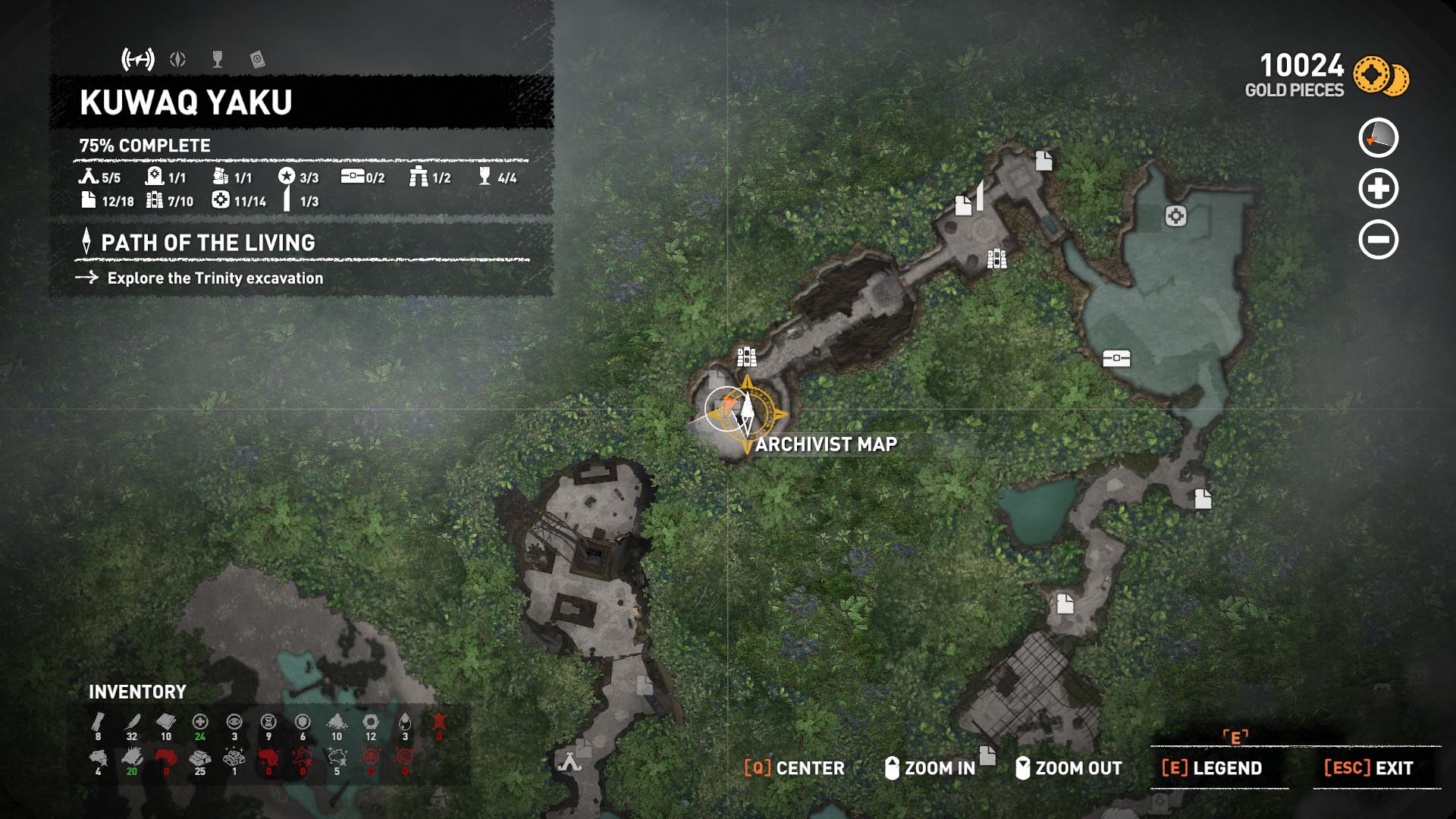
Task: Select the survival cache marker in the lake
Action: 1175,217
